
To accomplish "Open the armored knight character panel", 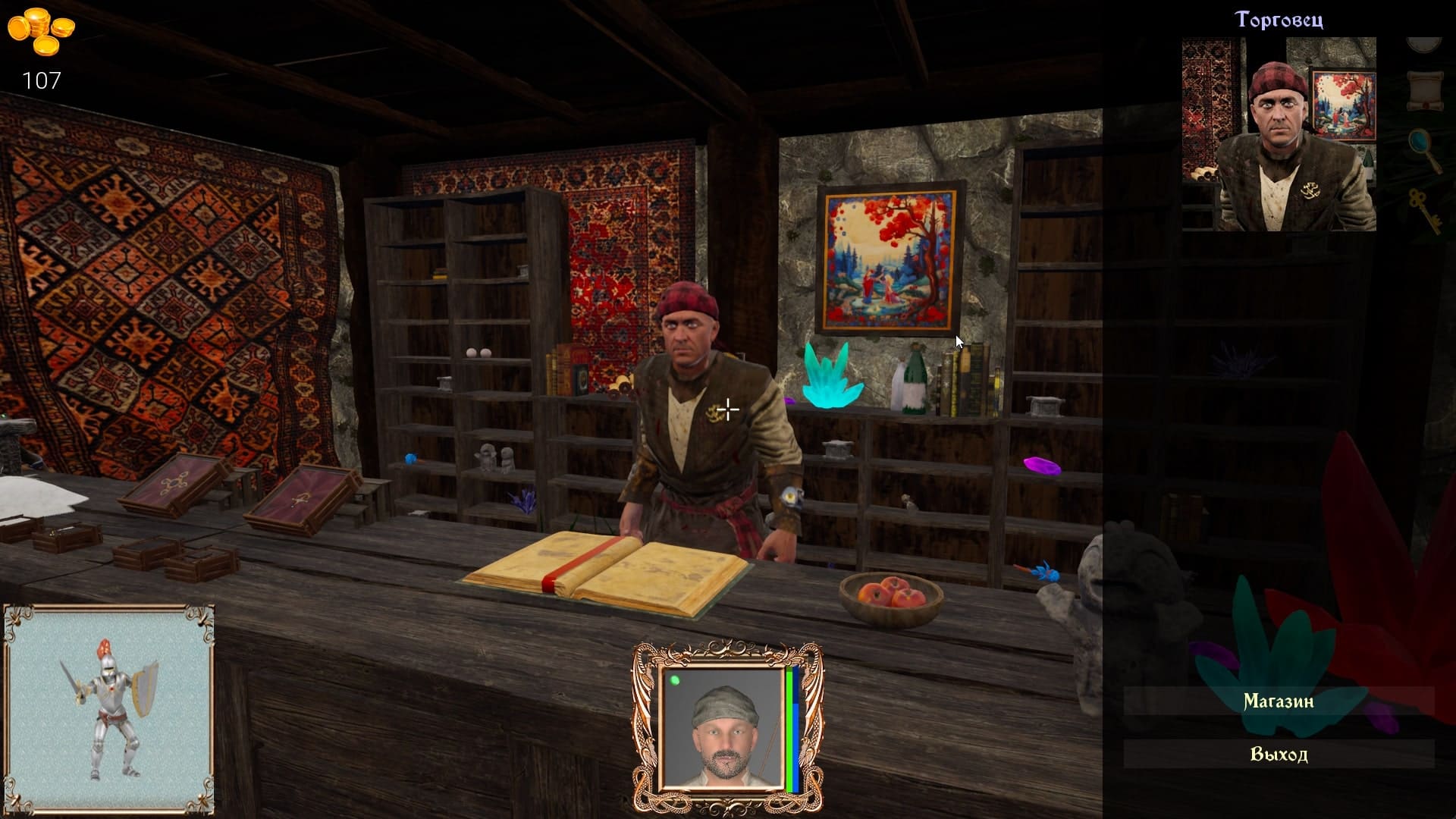I will (109, 709).
